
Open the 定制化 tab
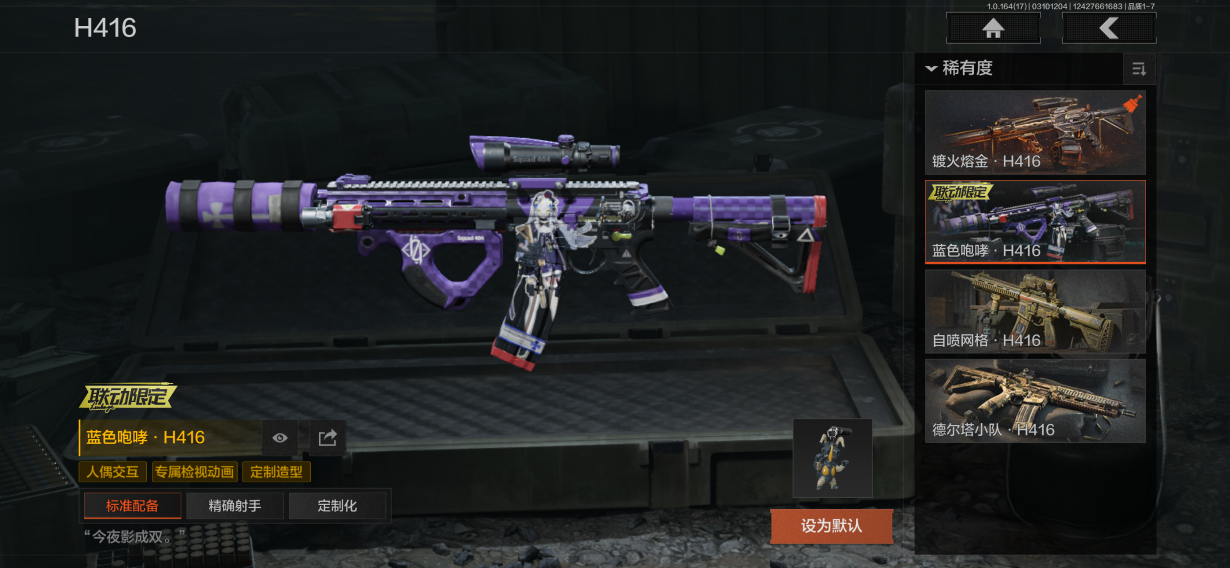click(x=337, y=506)
